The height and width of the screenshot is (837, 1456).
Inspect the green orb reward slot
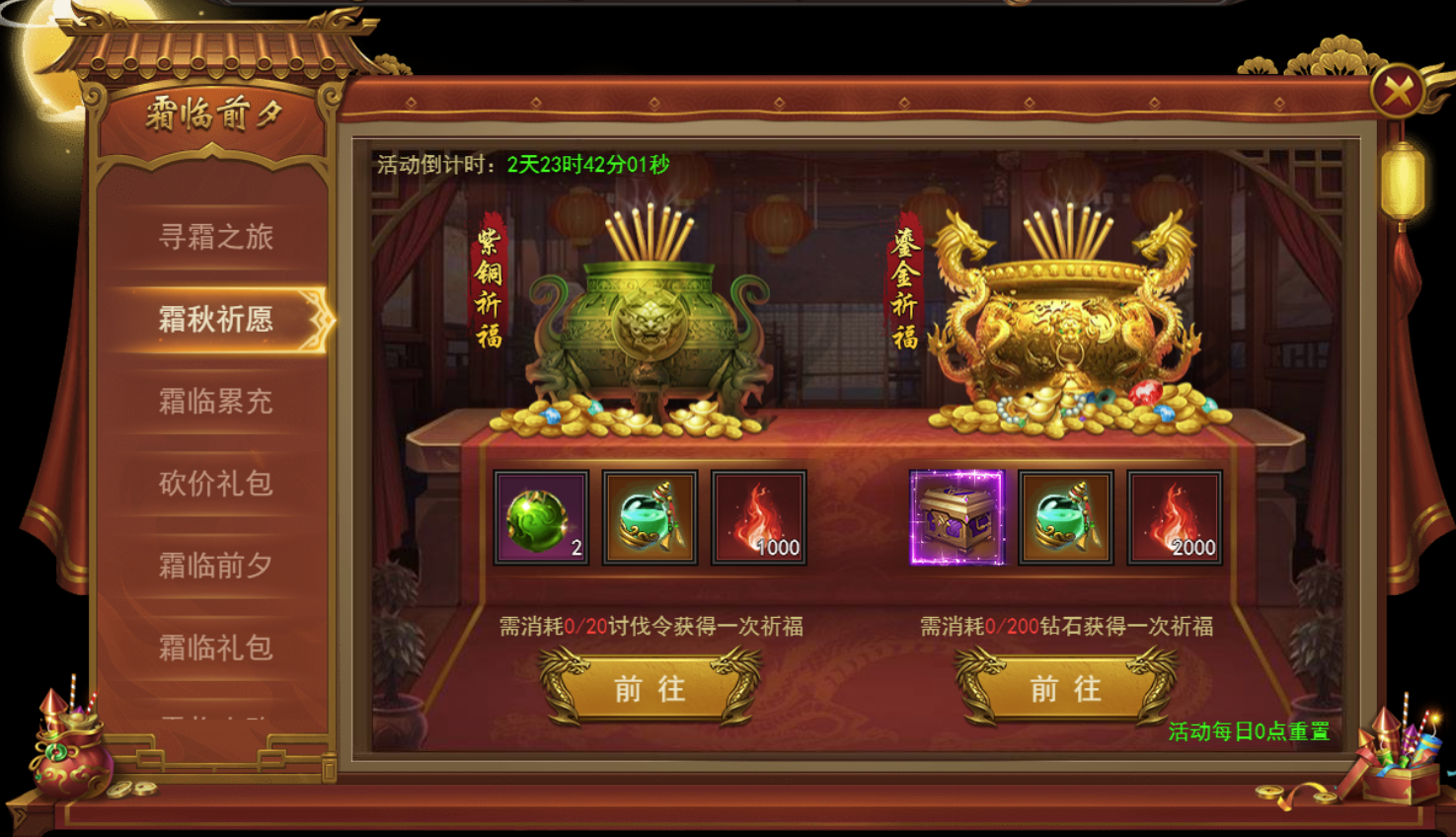[541, 518]
